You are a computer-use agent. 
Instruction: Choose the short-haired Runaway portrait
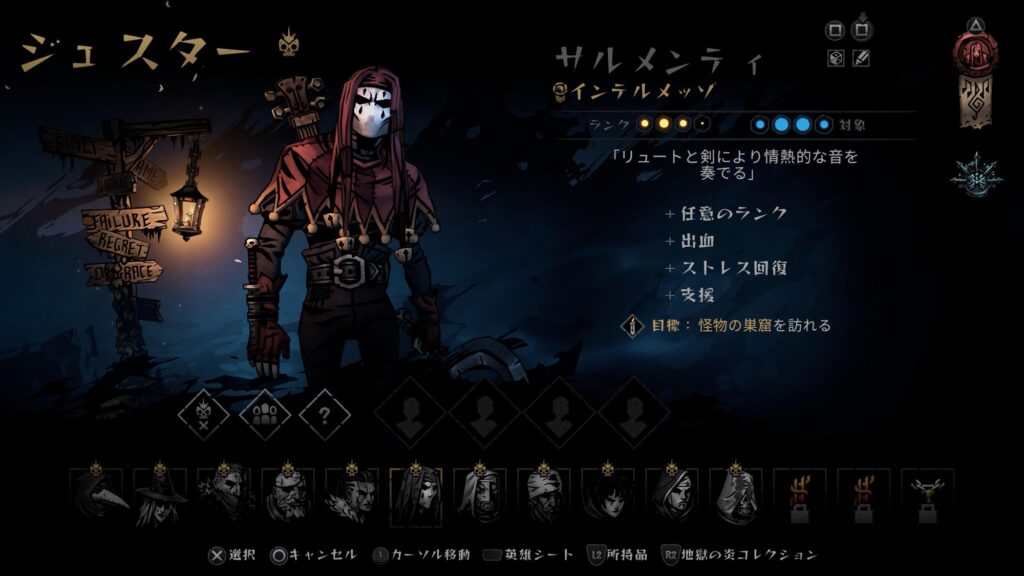tap(607, 497)
